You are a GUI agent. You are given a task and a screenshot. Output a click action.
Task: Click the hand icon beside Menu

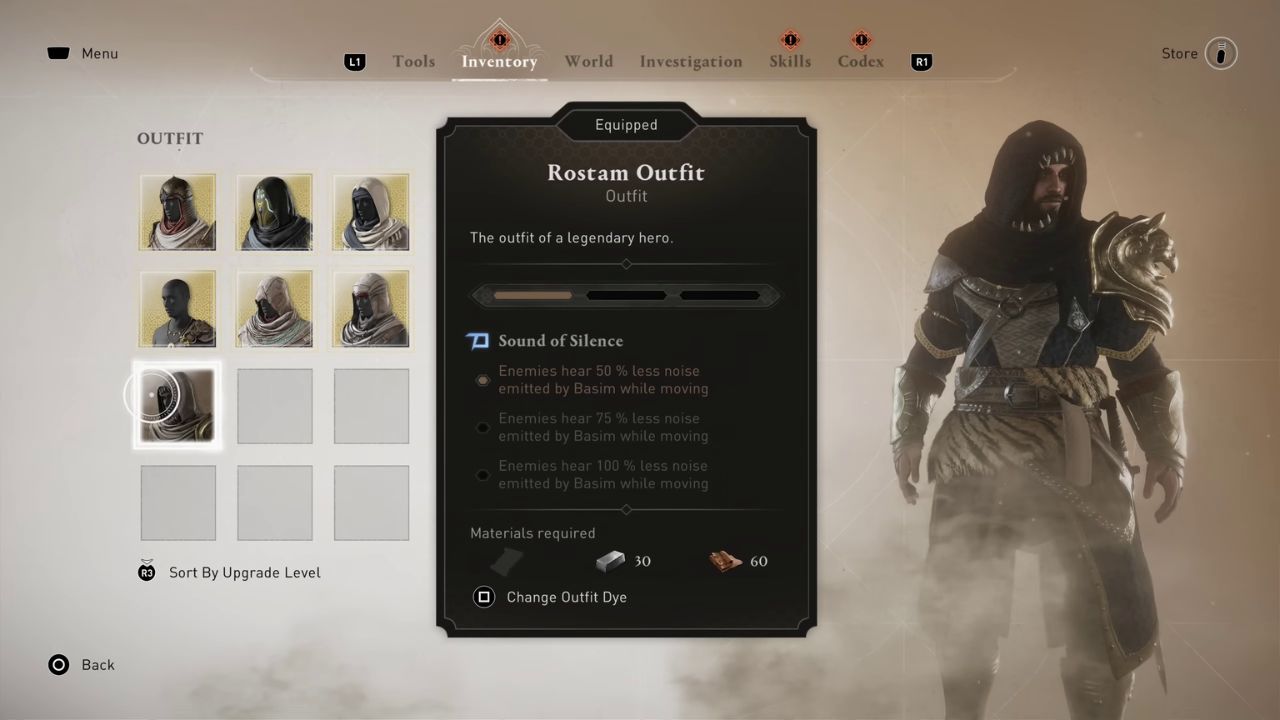click(x=58, y=53)
